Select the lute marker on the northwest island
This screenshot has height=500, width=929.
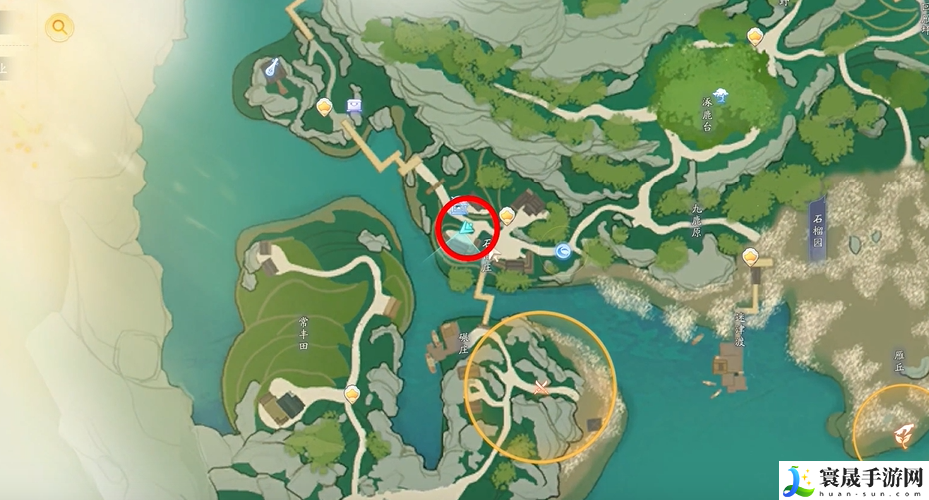coord(271,68)
